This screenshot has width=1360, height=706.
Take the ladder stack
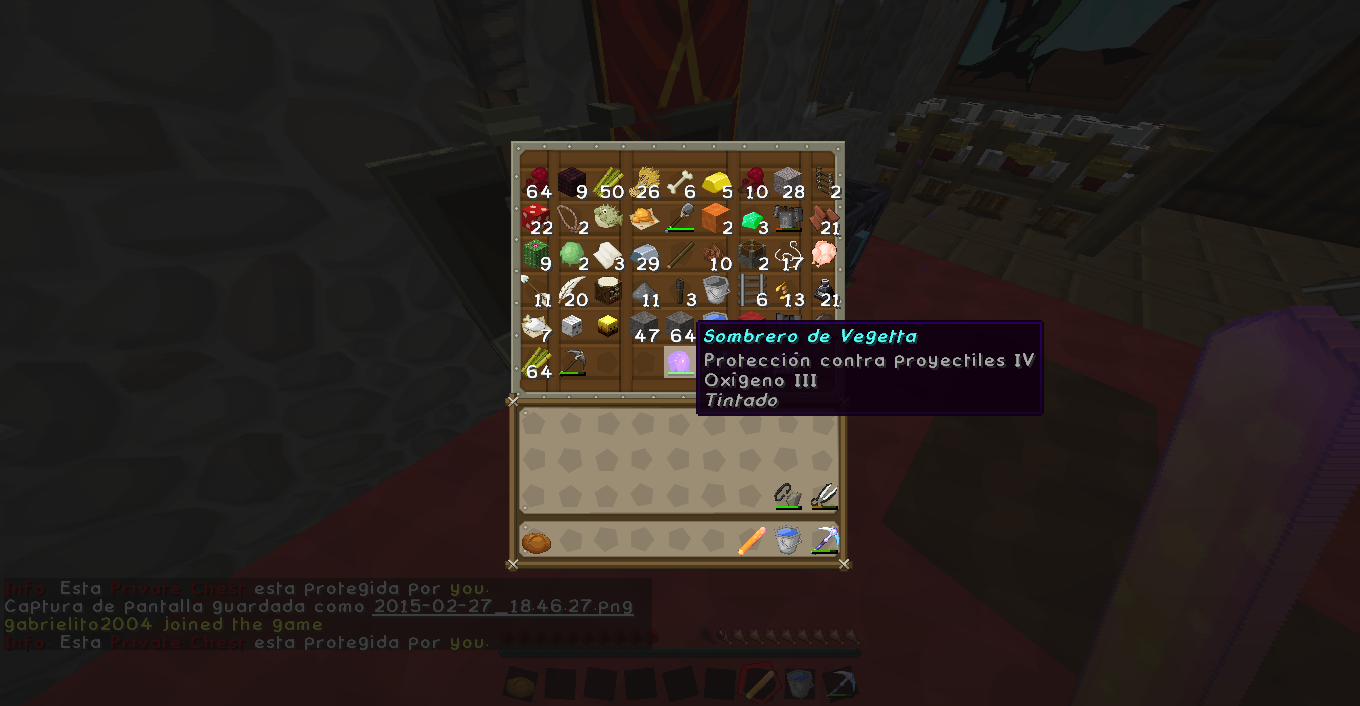tap(752, 290)
